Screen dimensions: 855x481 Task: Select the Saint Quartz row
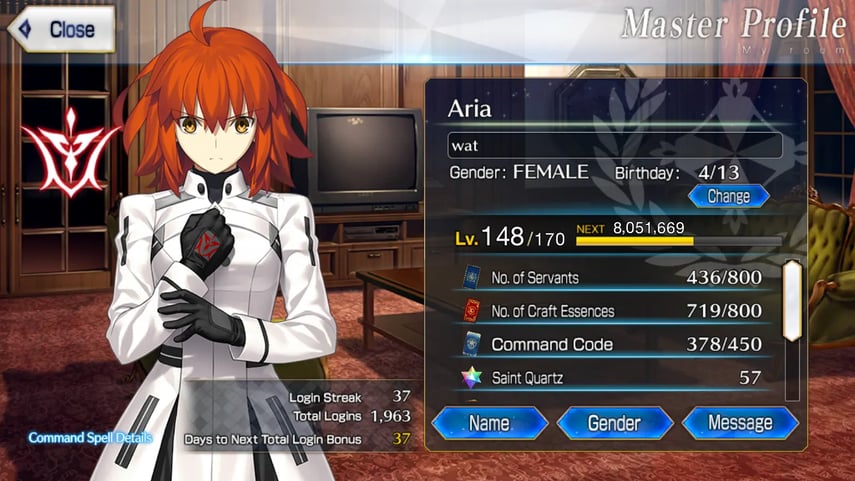612,377
